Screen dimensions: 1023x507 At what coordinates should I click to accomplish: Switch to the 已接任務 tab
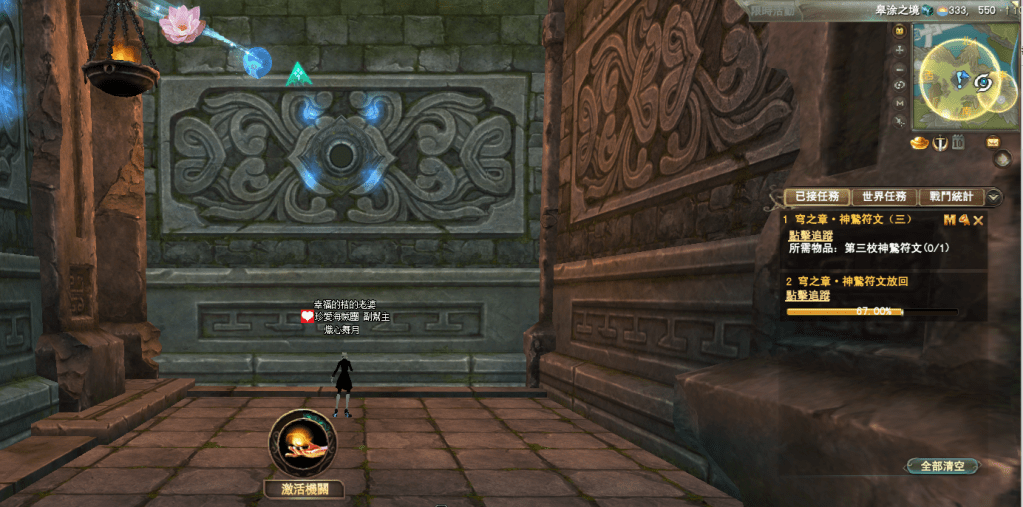click(x=817, y=197)
